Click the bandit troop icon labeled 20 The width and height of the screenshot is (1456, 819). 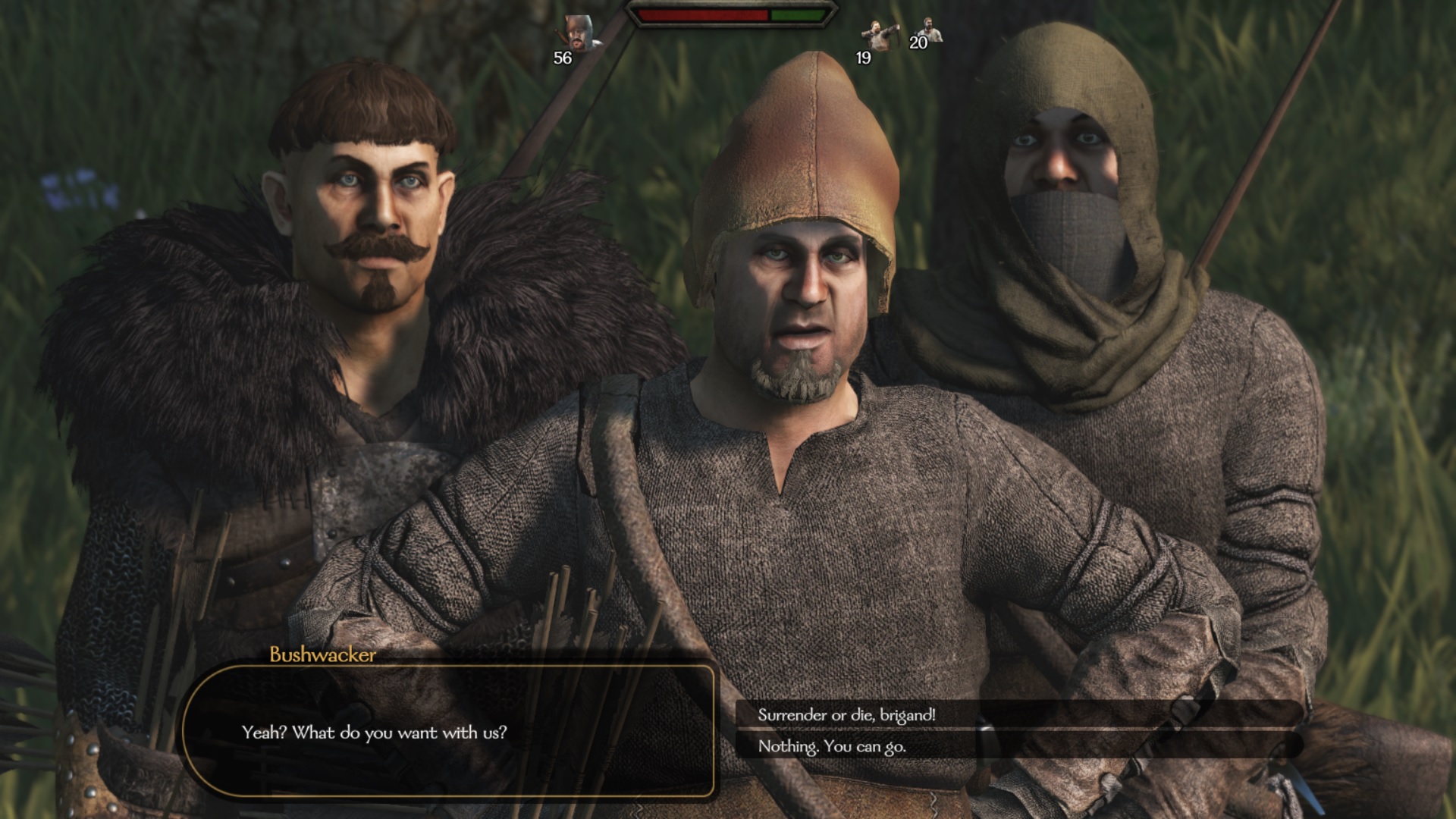tap(934, 29)
